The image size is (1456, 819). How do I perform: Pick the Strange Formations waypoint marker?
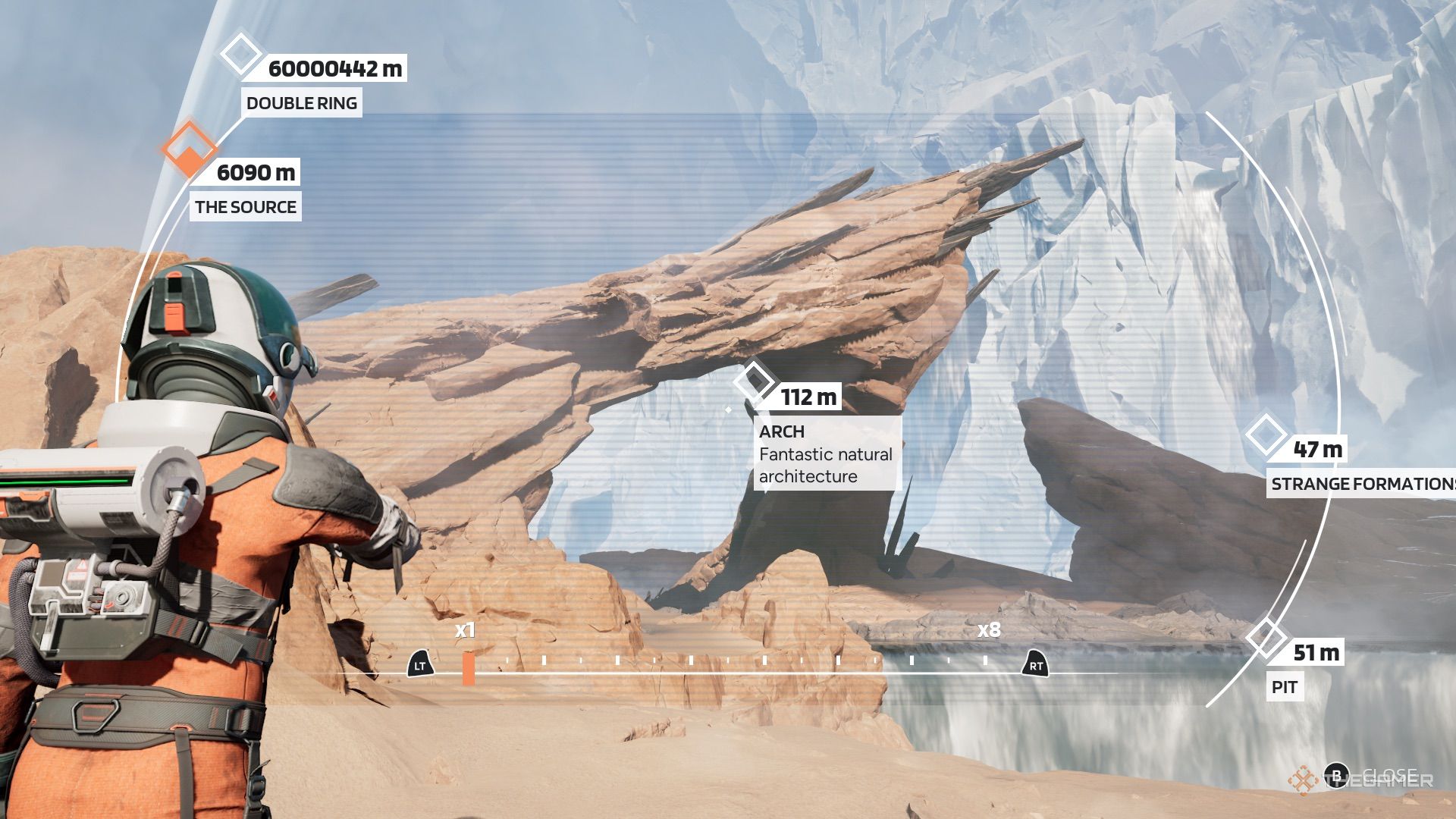click(x=1266, y=435)
